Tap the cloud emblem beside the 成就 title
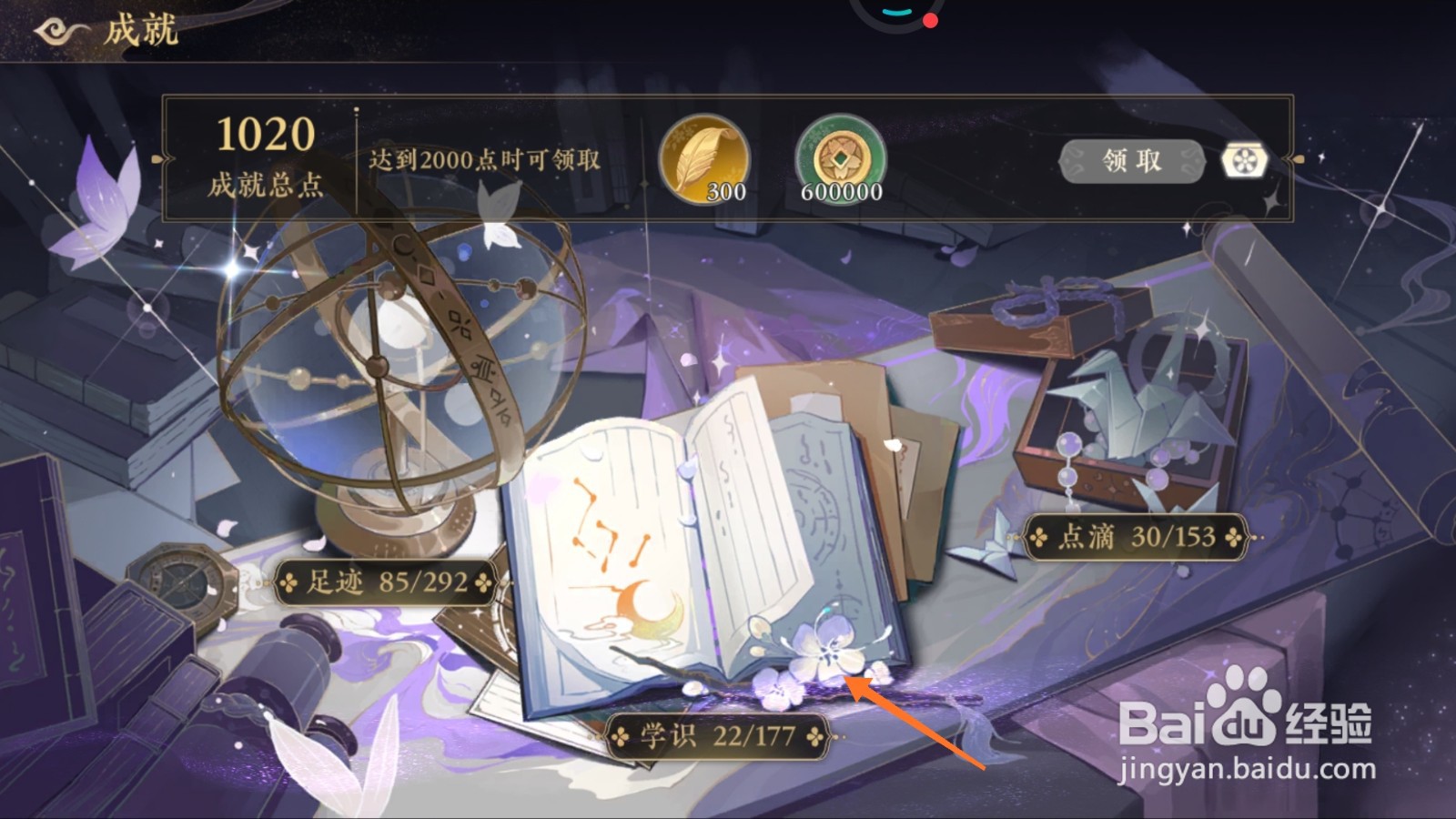 coord(55,29)
